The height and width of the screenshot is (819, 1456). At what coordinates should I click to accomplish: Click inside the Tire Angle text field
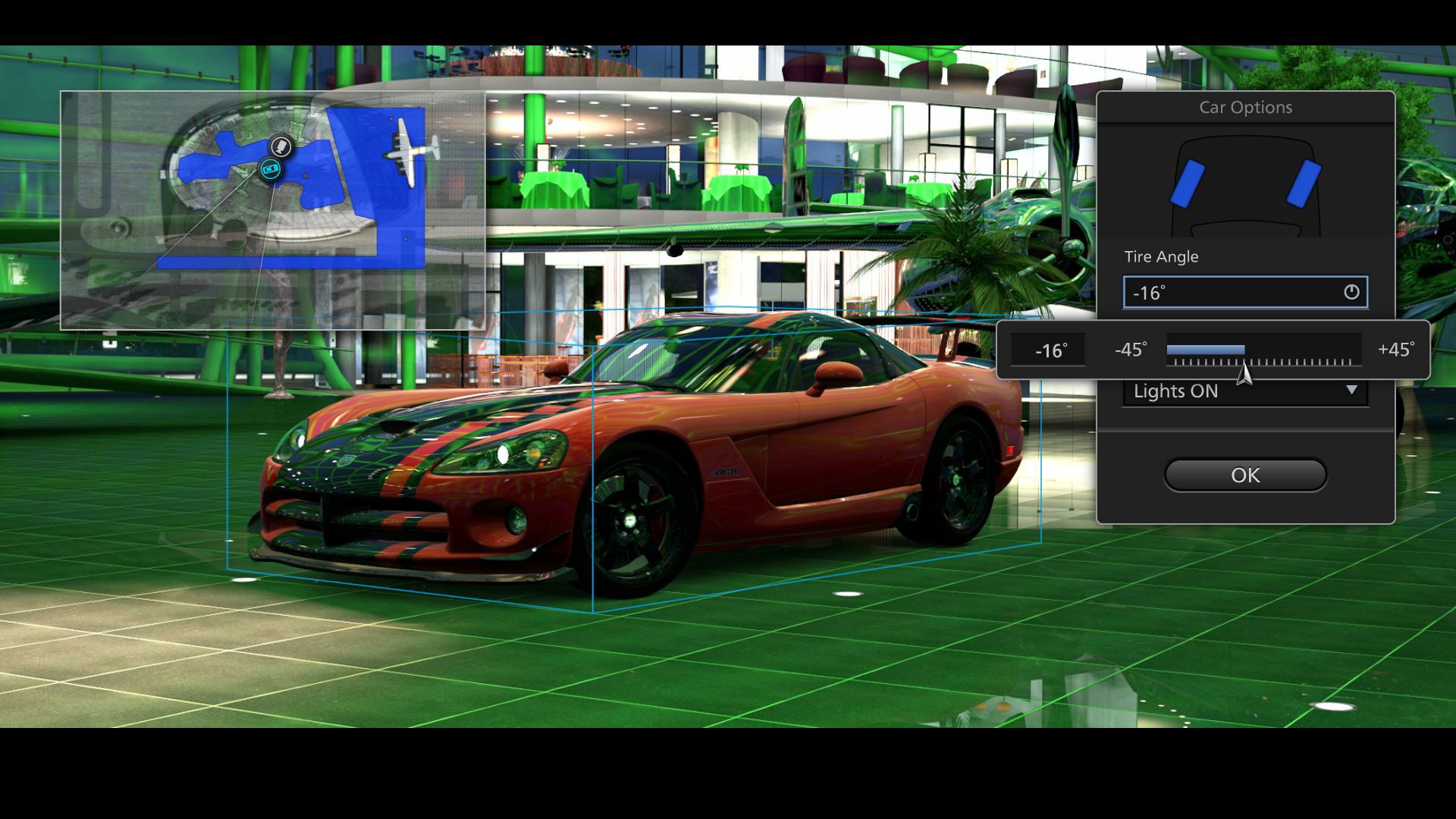click(1213, 292)
